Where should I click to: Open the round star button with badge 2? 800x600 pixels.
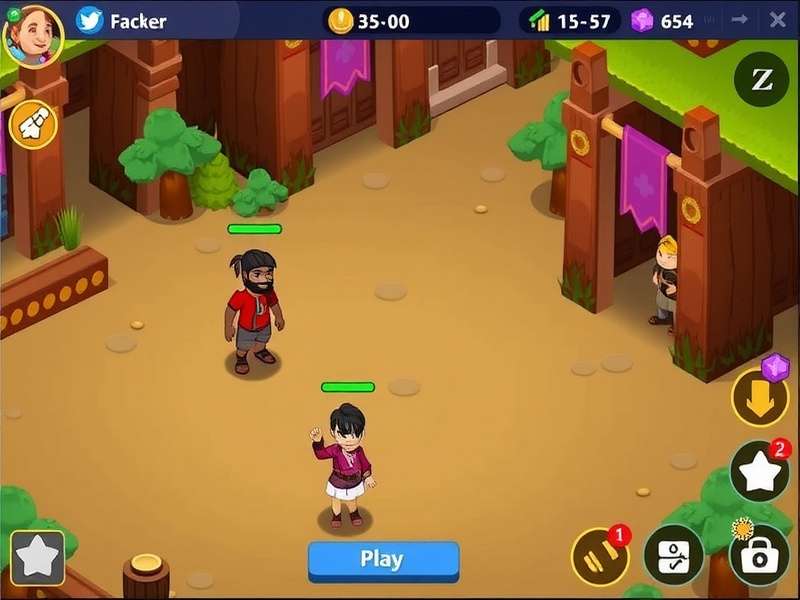(x=759, y=472)
